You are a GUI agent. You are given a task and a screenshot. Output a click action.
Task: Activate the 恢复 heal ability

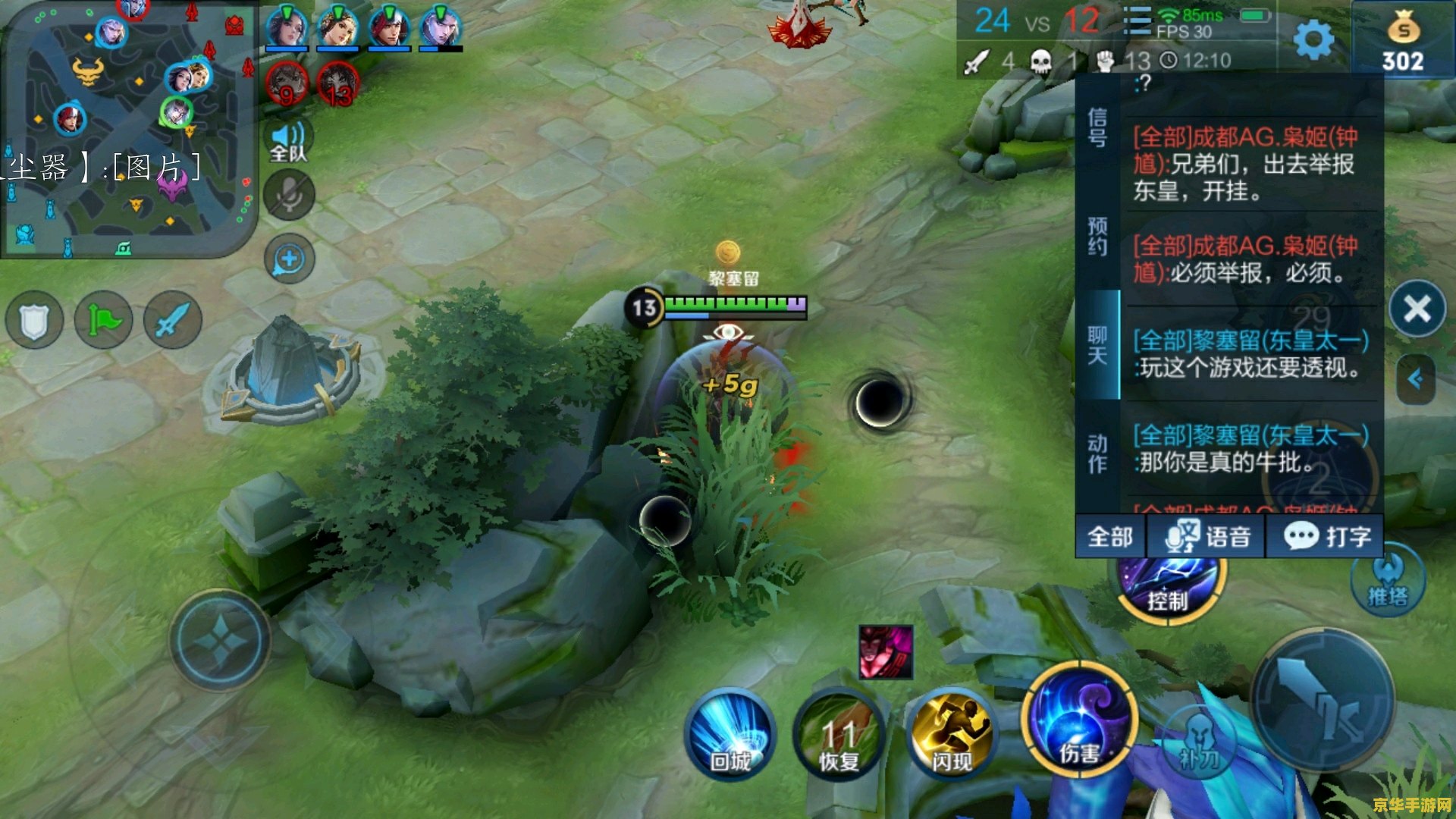[x=839, y=733]
